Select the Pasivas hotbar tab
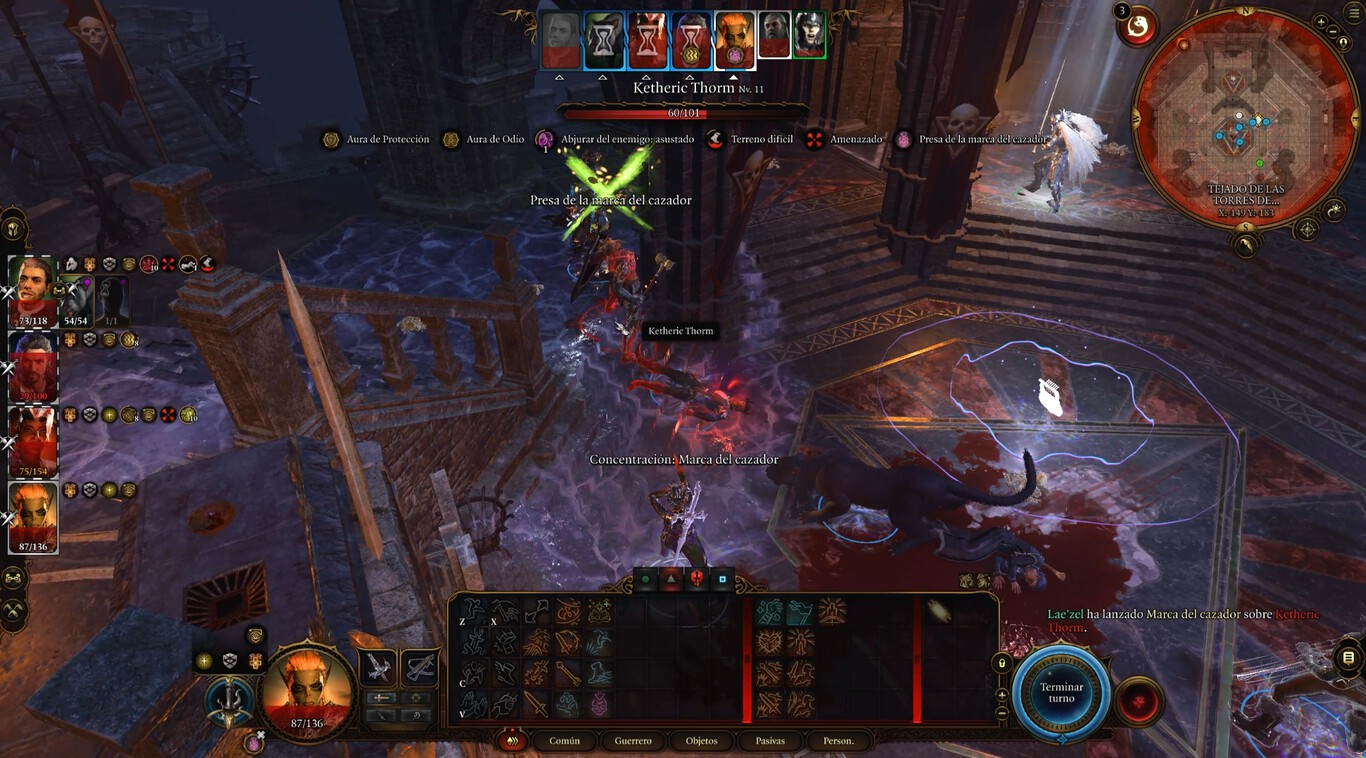 click(x=770, y=741)
